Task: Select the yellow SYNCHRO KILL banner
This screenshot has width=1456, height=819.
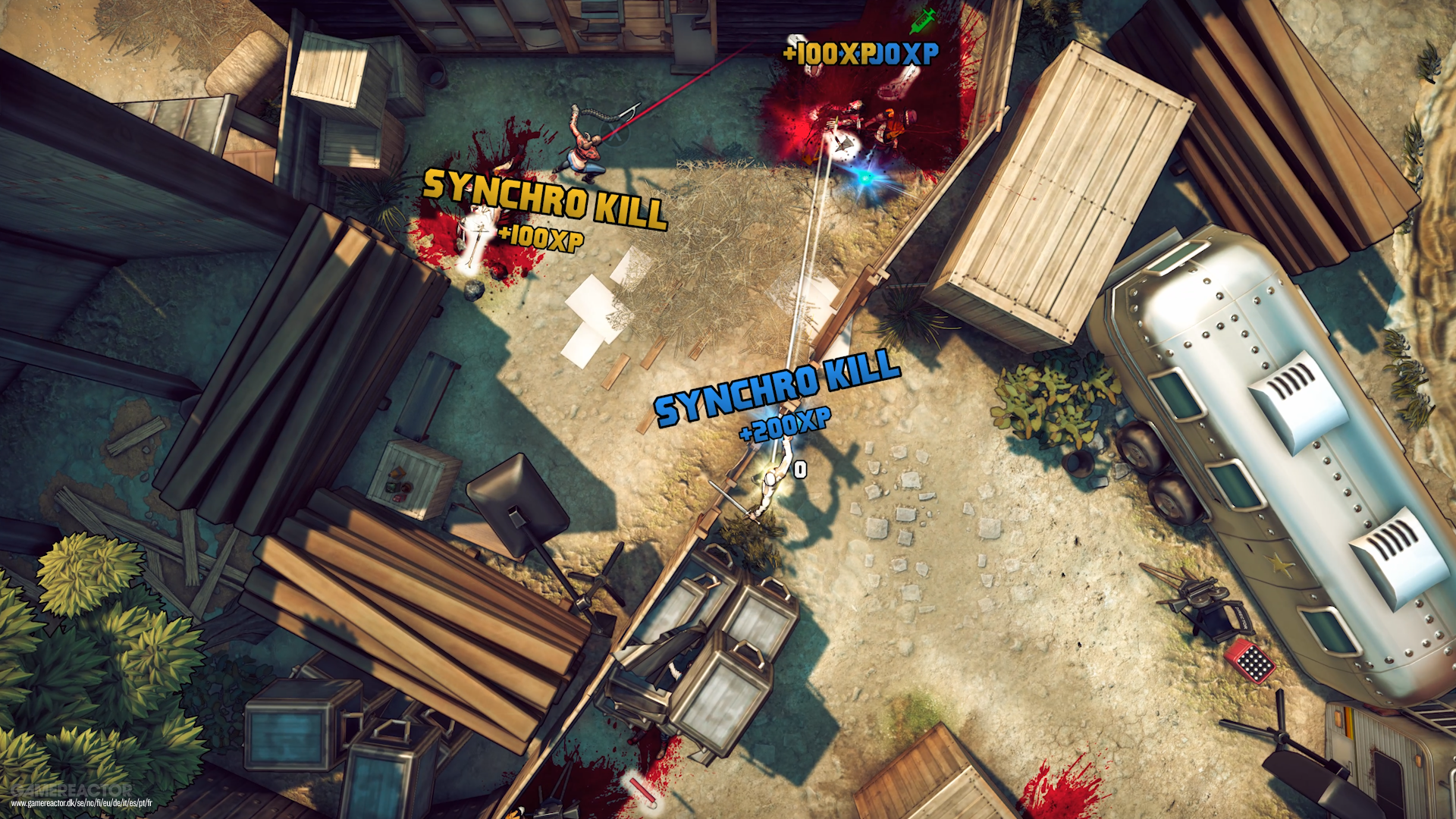Action: pos(544,199)
